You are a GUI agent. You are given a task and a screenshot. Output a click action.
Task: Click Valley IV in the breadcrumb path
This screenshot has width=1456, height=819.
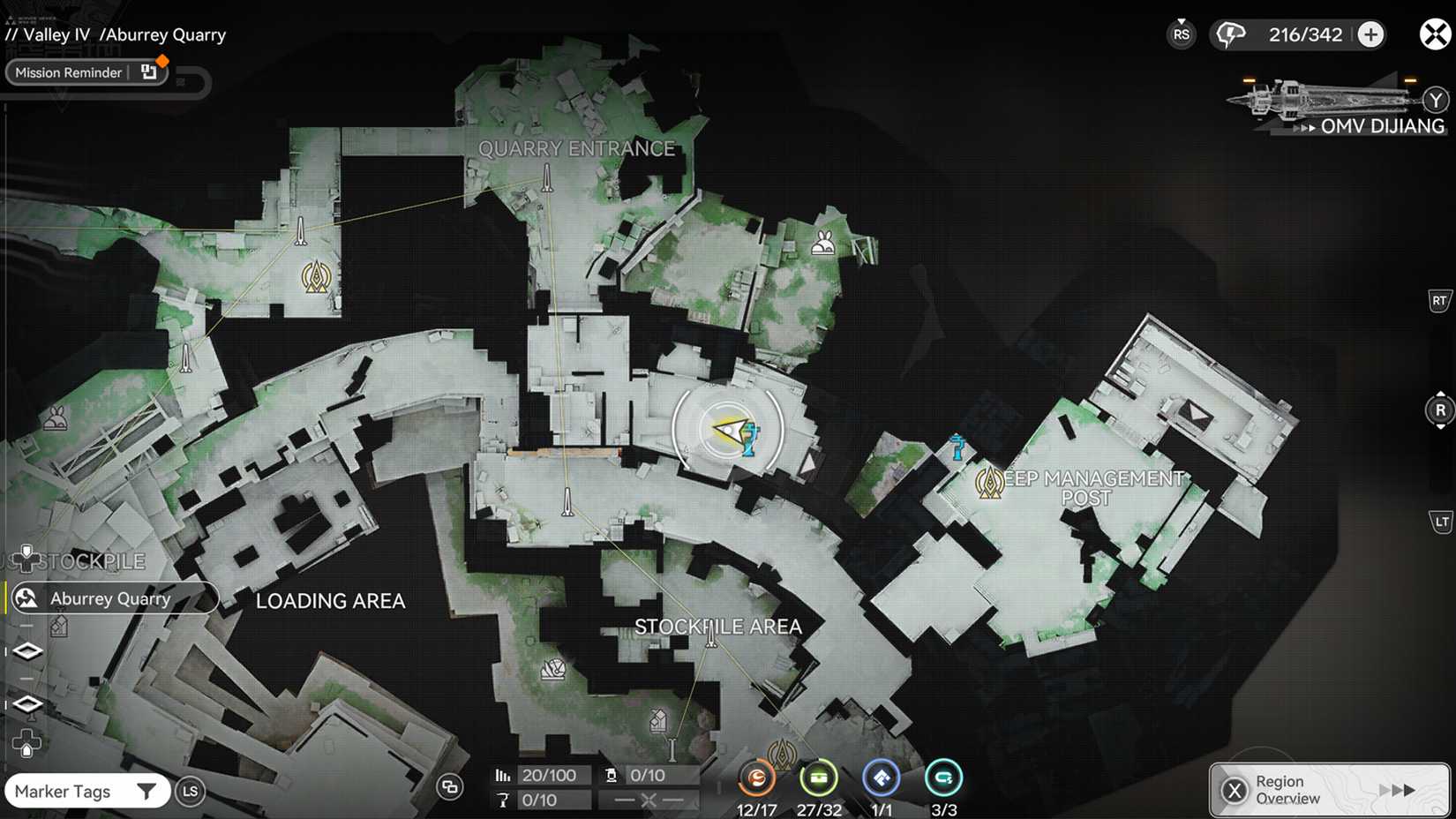point(53,34)
